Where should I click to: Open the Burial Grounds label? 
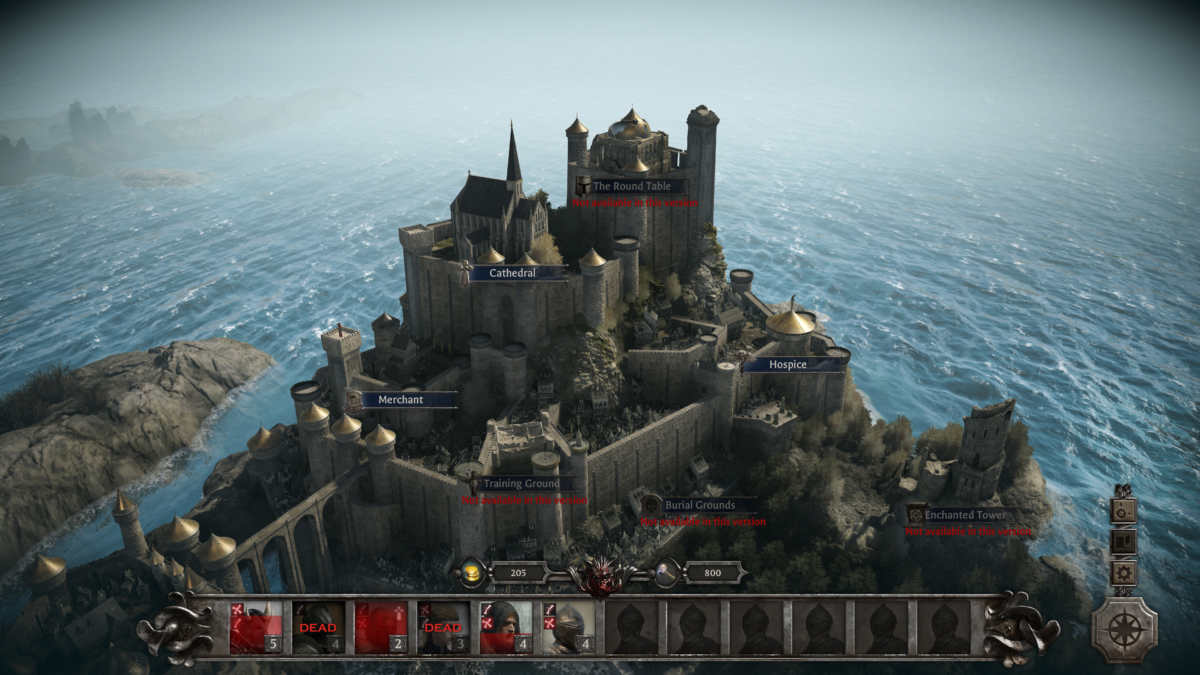click(x=700, y=506)
